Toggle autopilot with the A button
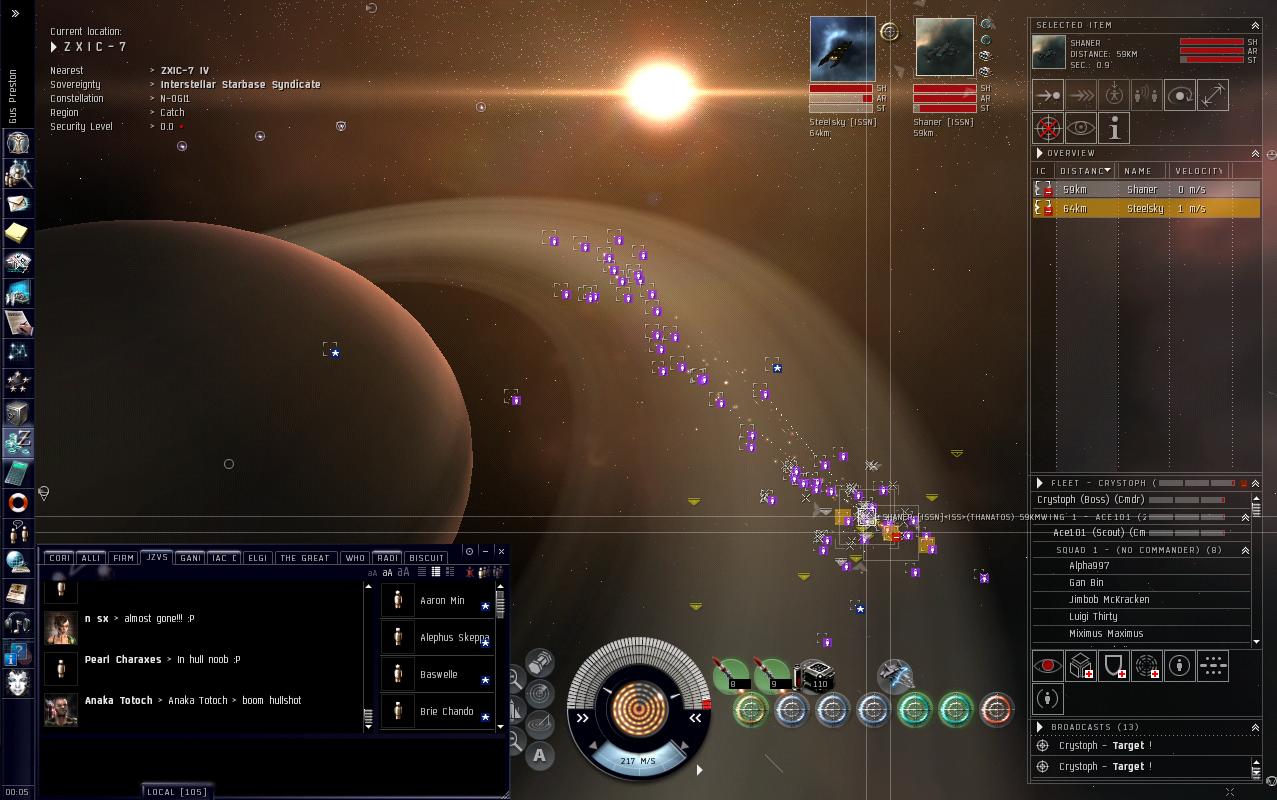 (539, 755)
